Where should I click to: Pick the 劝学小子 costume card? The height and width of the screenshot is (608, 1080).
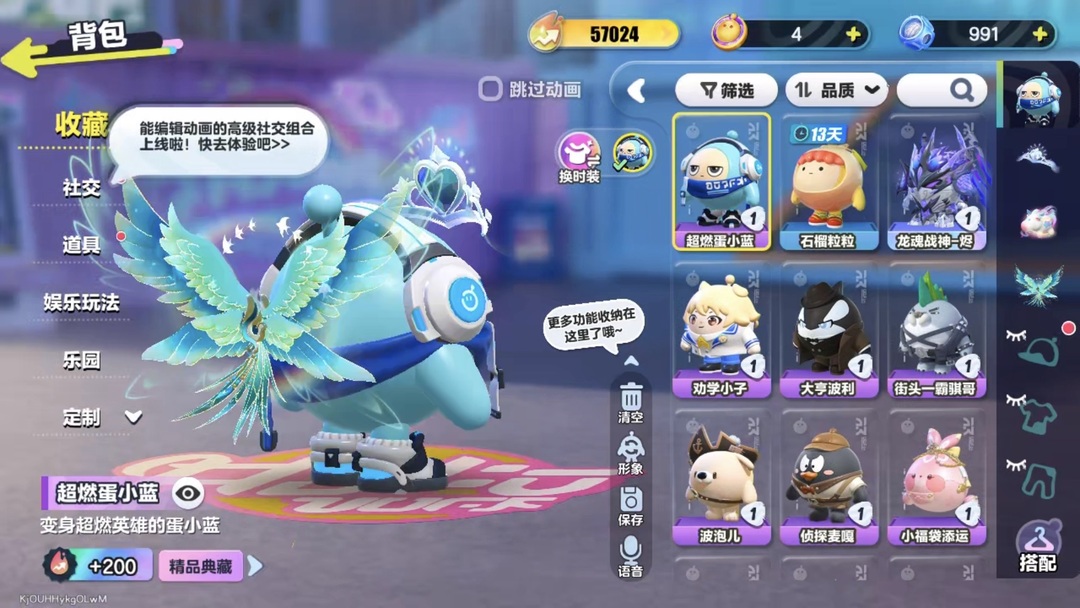click(720, 330)
